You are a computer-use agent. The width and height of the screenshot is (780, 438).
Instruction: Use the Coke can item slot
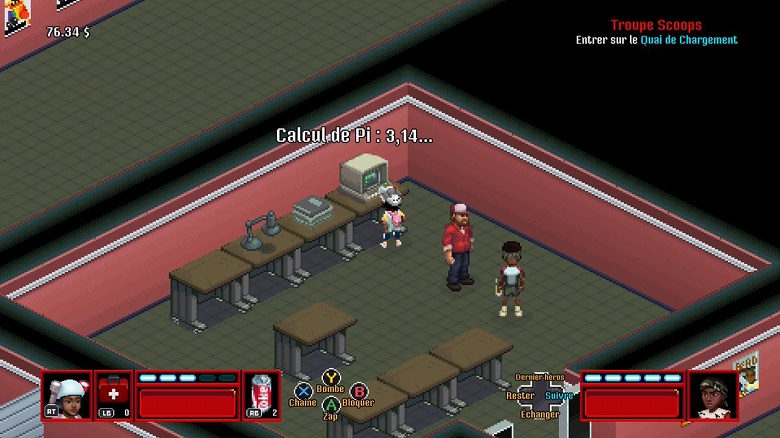(261, 396)
